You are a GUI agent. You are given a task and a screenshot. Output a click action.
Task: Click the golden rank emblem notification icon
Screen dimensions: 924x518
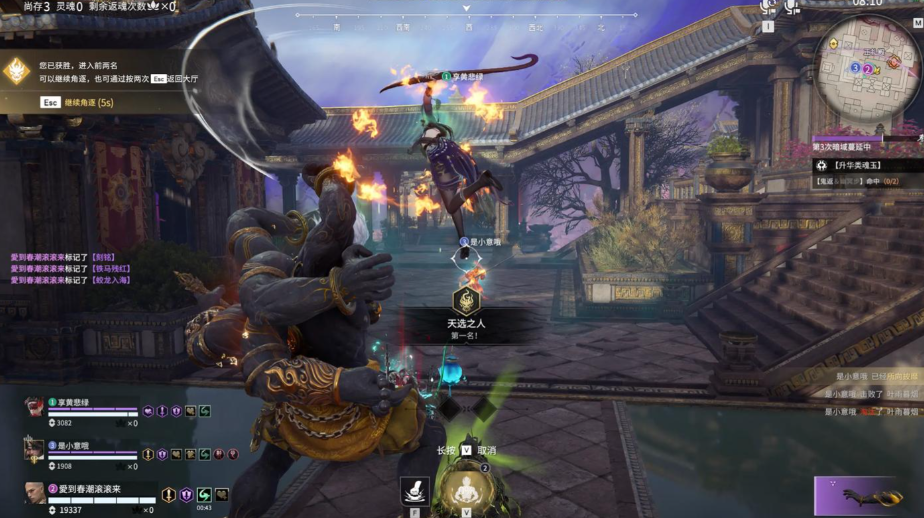pos(17,70)
